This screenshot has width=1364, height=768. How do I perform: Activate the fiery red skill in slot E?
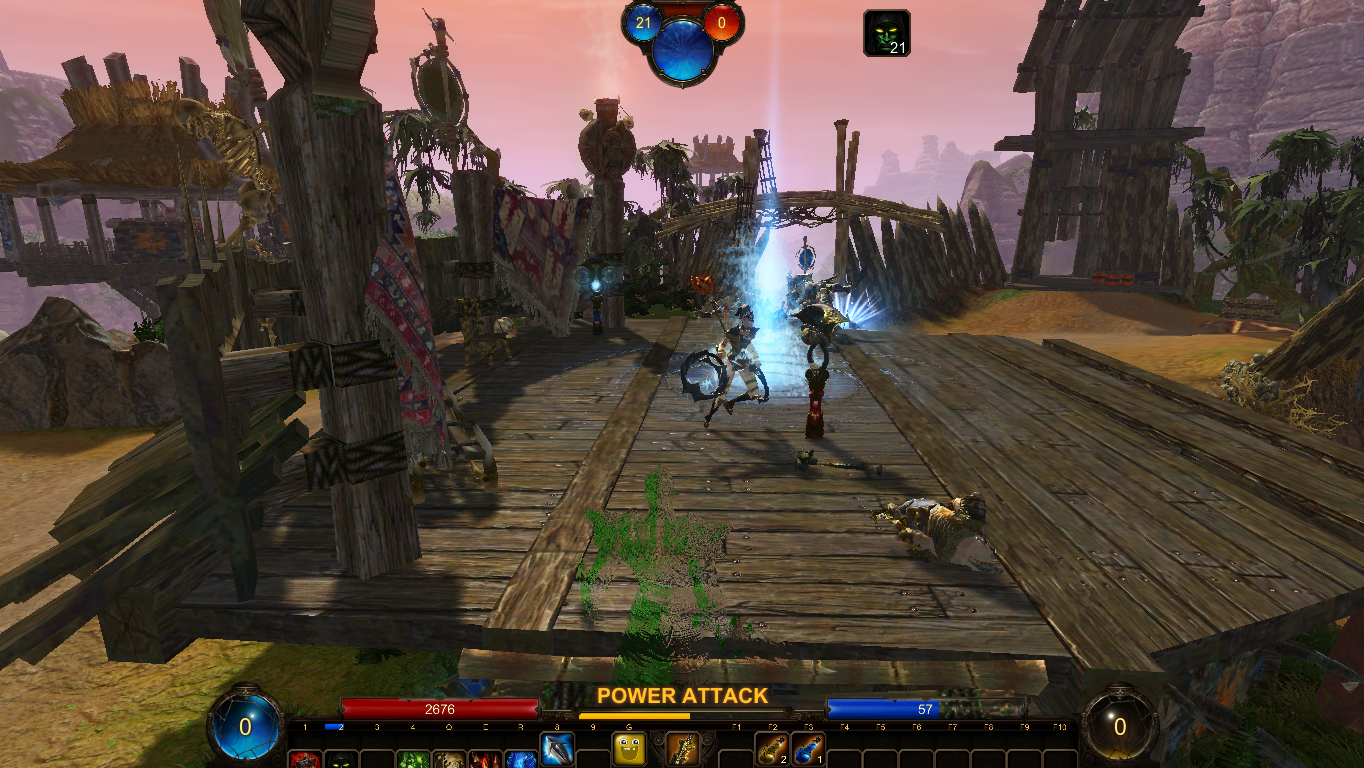pyautogui.click(x=485, y=760)
